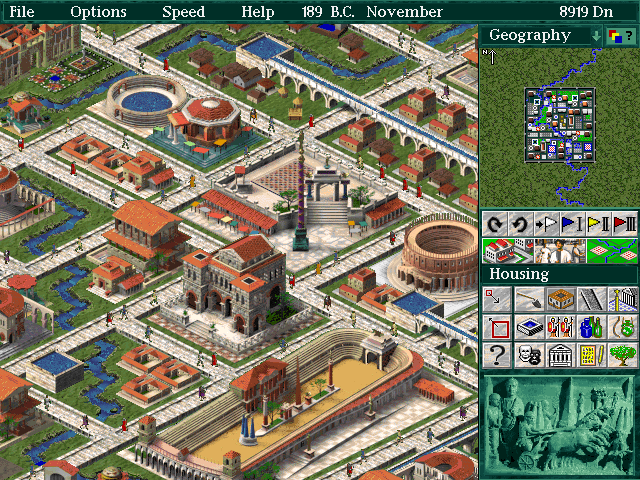Rotate the view clockwise
The image size is (640, 480).
(x=494, y=223)
